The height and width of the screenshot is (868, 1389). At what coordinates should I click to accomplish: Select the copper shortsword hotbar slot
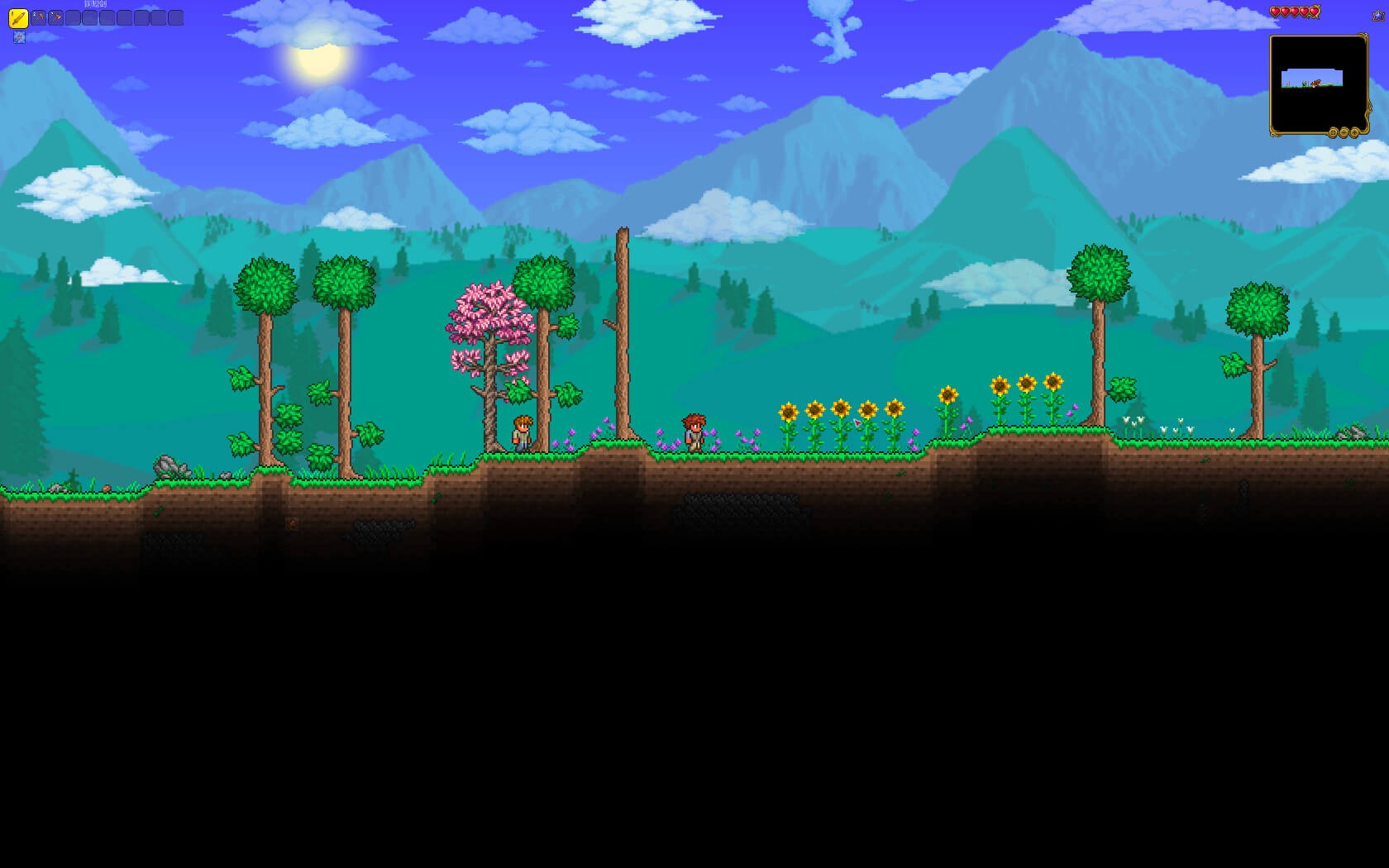coord(18,17)
